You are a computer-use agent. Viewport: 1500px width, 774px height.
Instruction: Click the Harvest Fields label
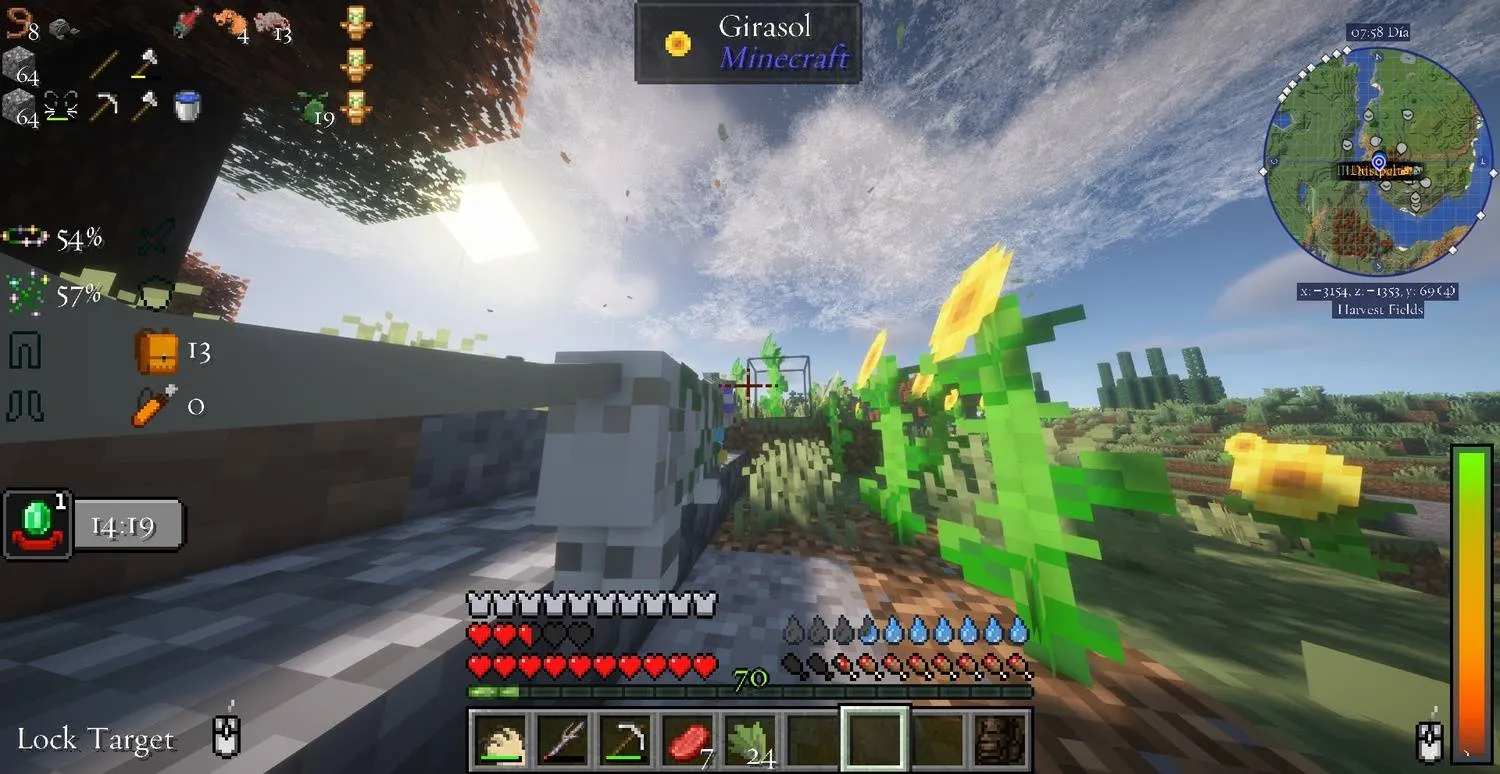[x=1378, y=310]
